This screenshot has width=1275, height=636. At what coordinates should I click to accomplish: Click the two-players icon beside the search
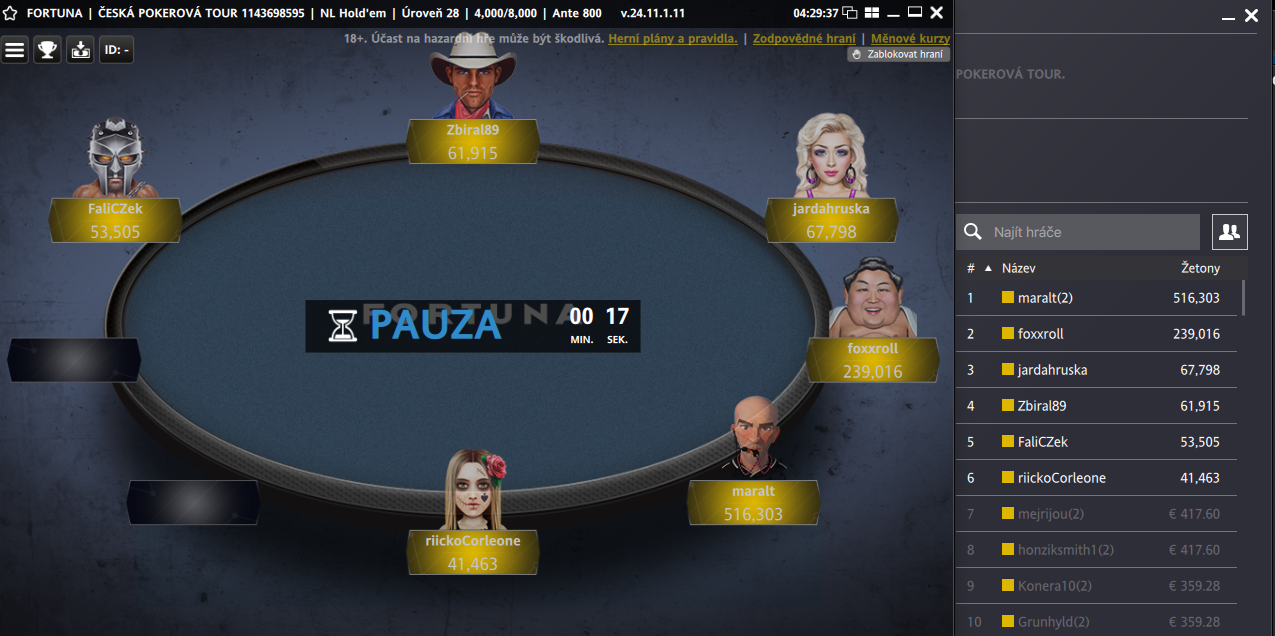point(1229,232)
